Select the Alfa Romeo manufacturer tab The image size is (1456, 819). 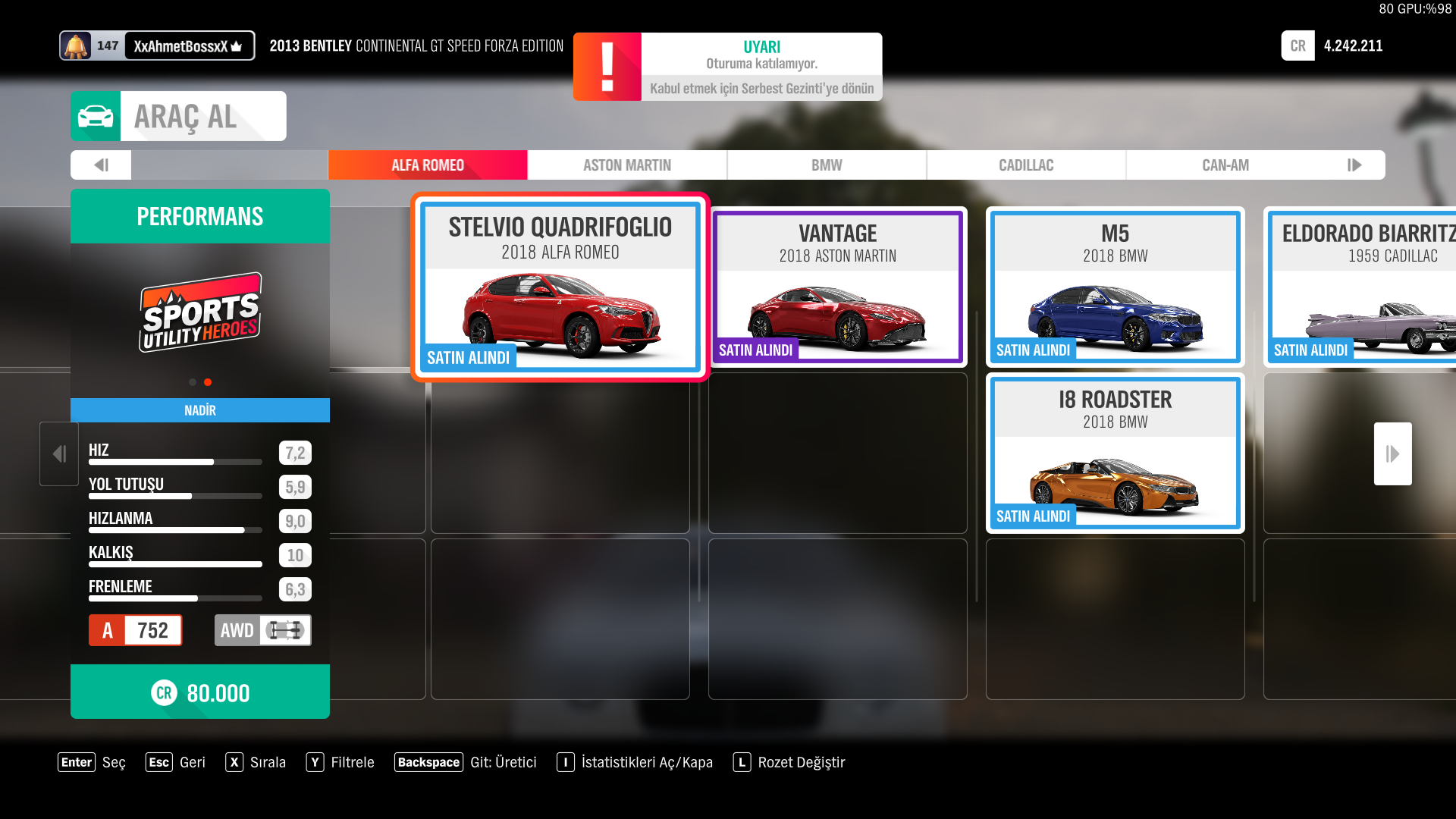(x=427, y=165)
